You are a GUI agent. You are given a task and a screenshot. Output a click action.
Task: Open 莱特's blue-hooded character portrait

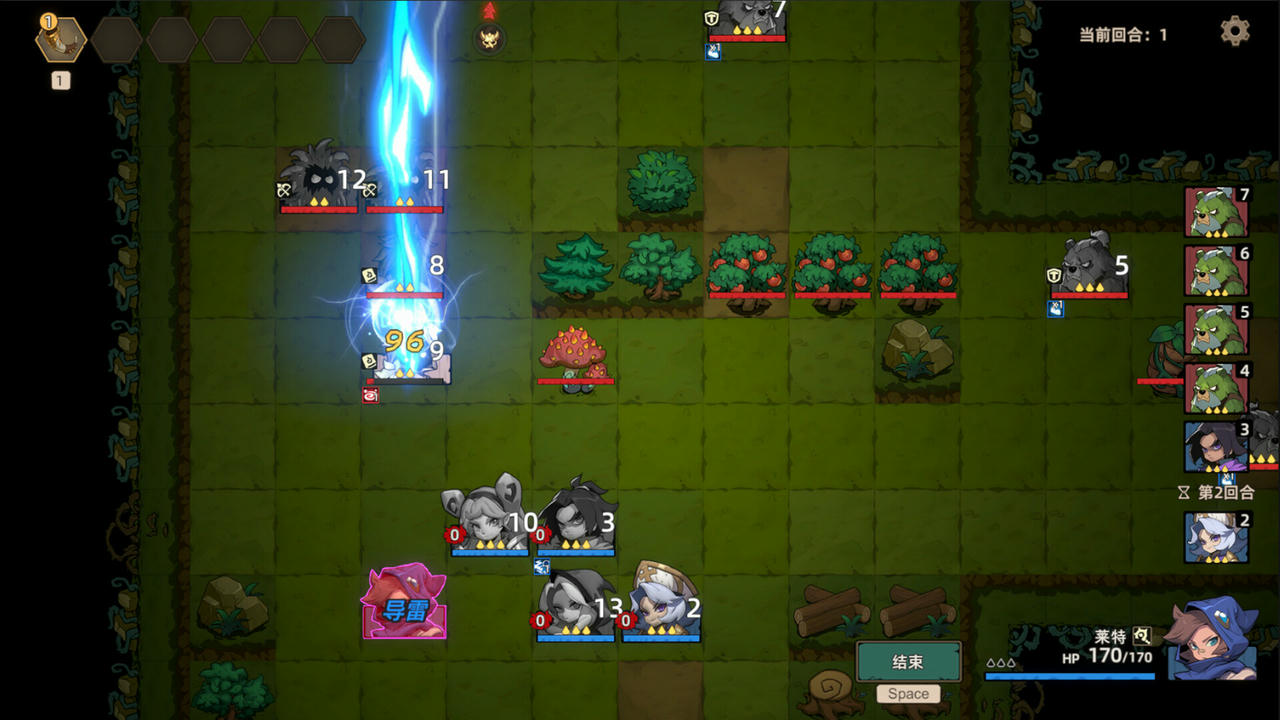[1213, 640]
